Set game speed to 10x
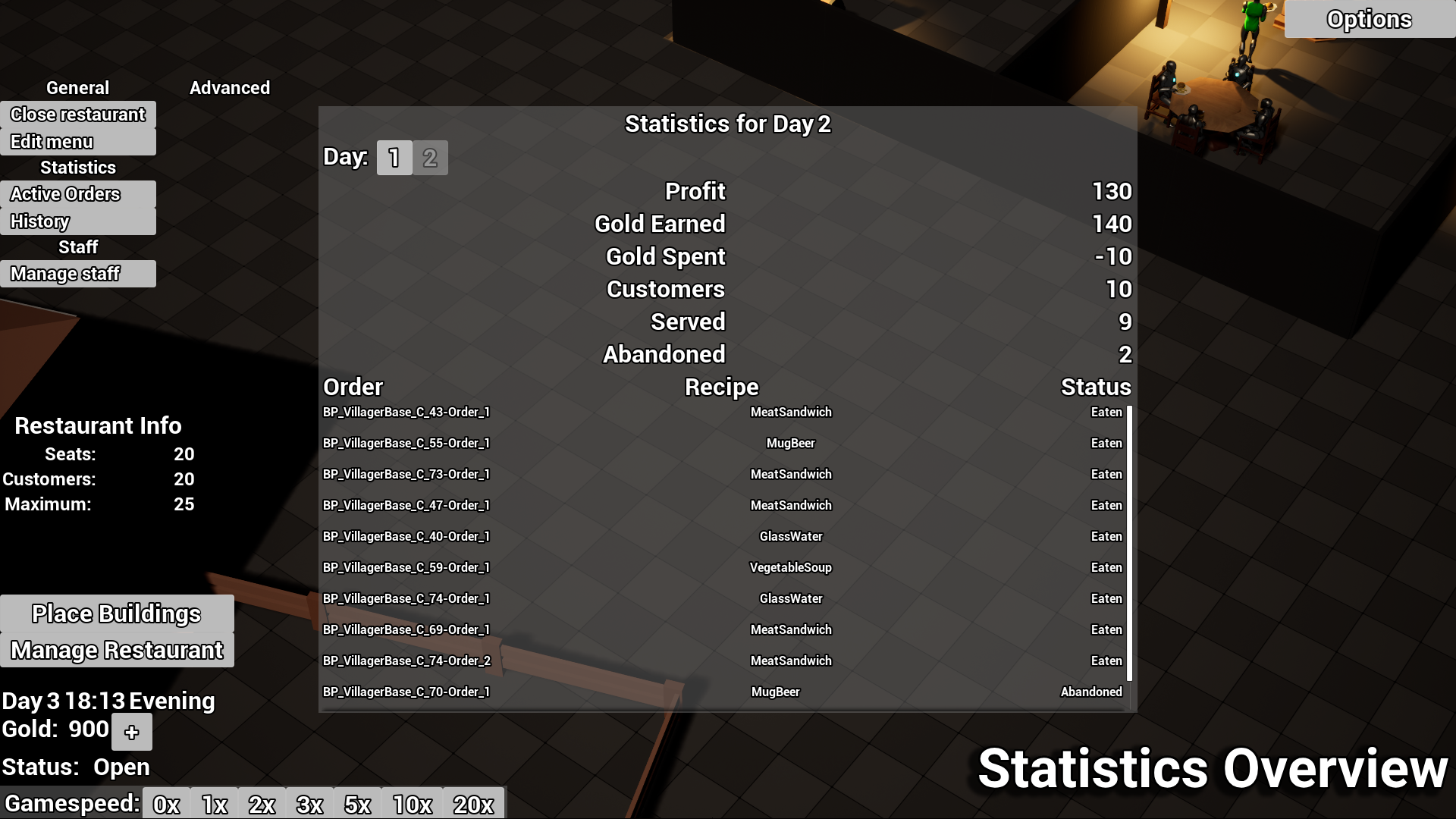 pos(410,804)
